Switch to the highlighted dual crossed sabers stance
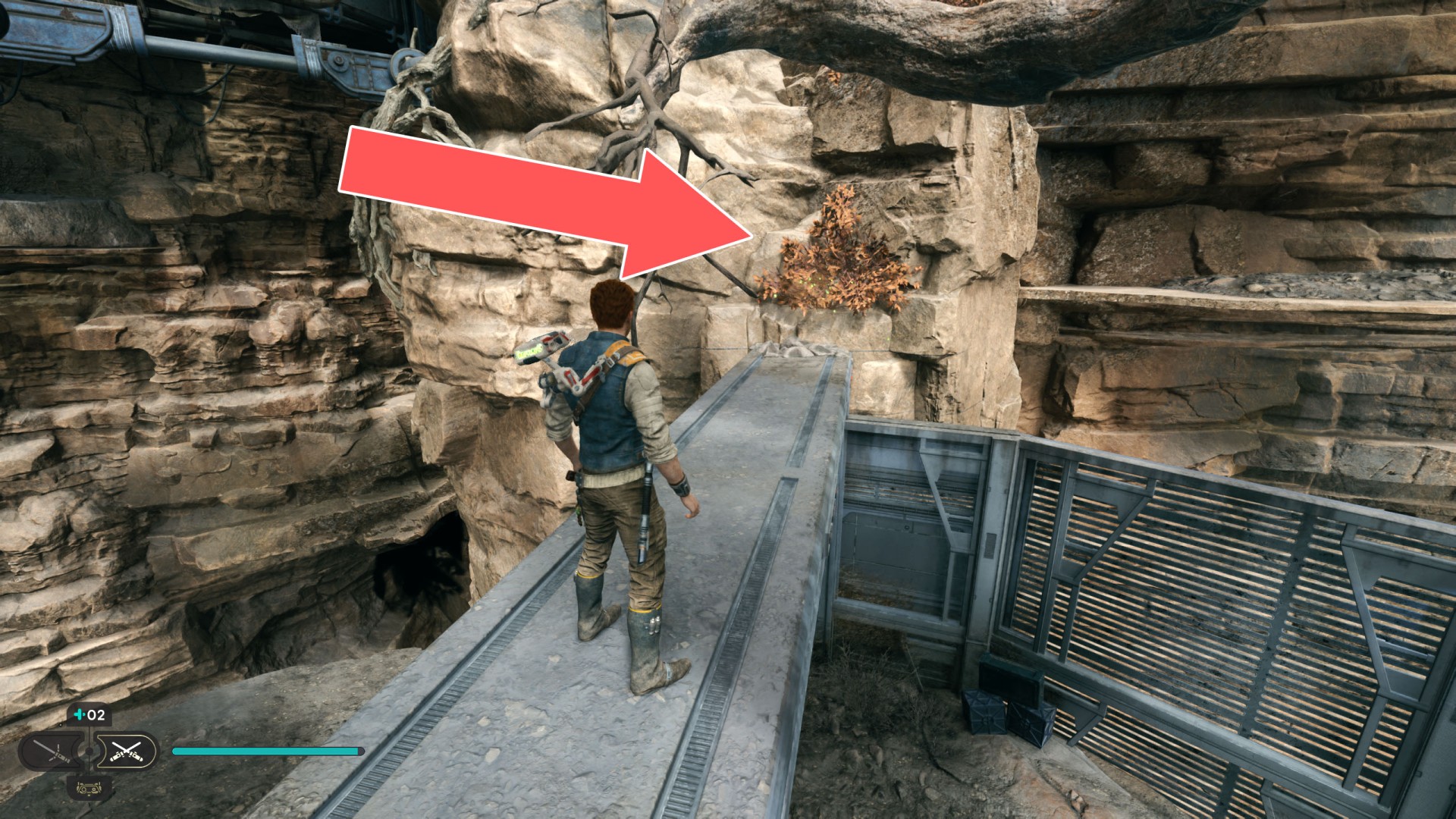 pyautogui.click(x=126, y=752)
